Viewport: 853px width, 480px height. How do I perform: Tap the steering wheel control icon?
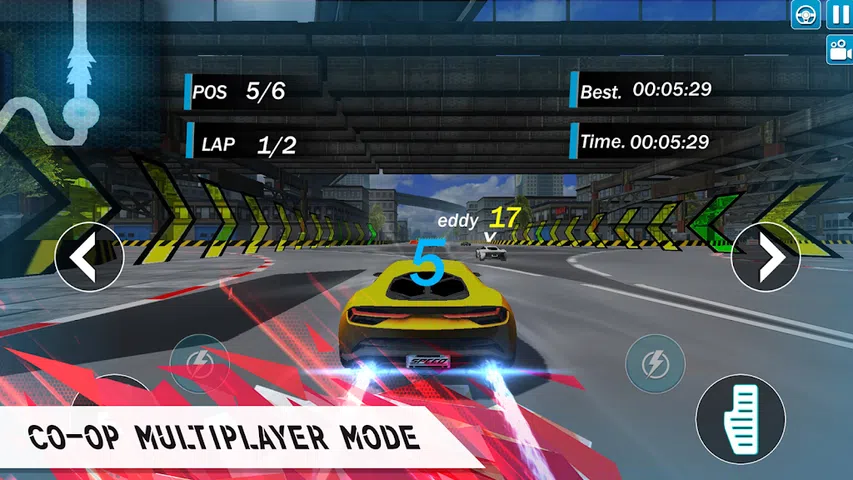click(x=805, y=14)
